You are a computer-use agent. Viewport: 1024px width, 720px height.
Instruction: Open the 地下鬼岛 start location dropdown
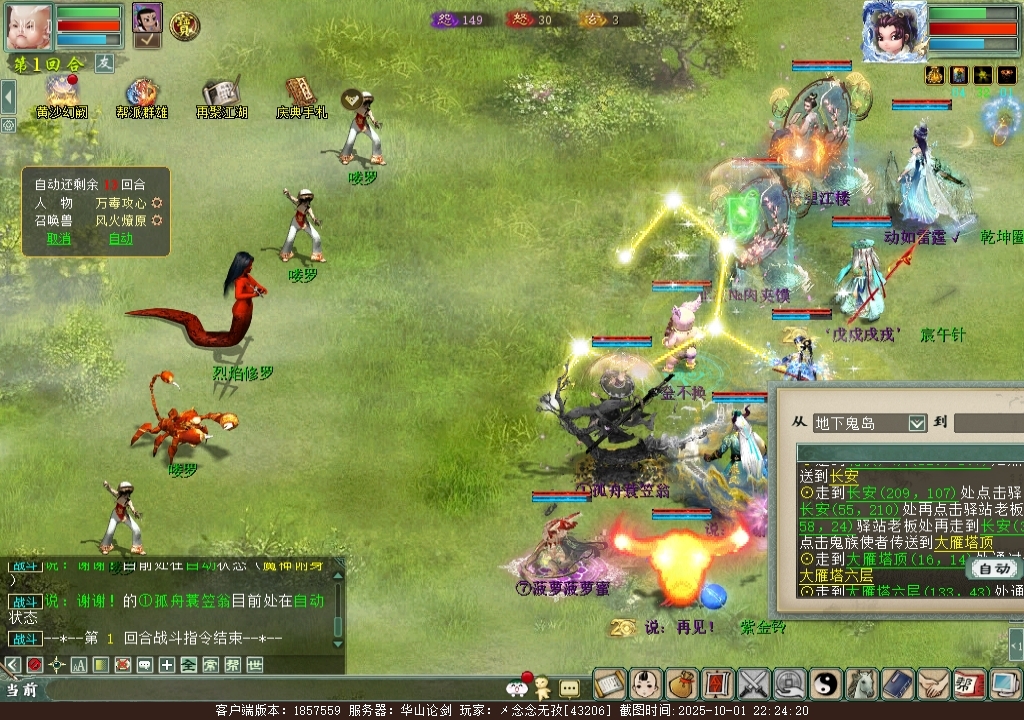pyautogui.click(x=917, y=423)
